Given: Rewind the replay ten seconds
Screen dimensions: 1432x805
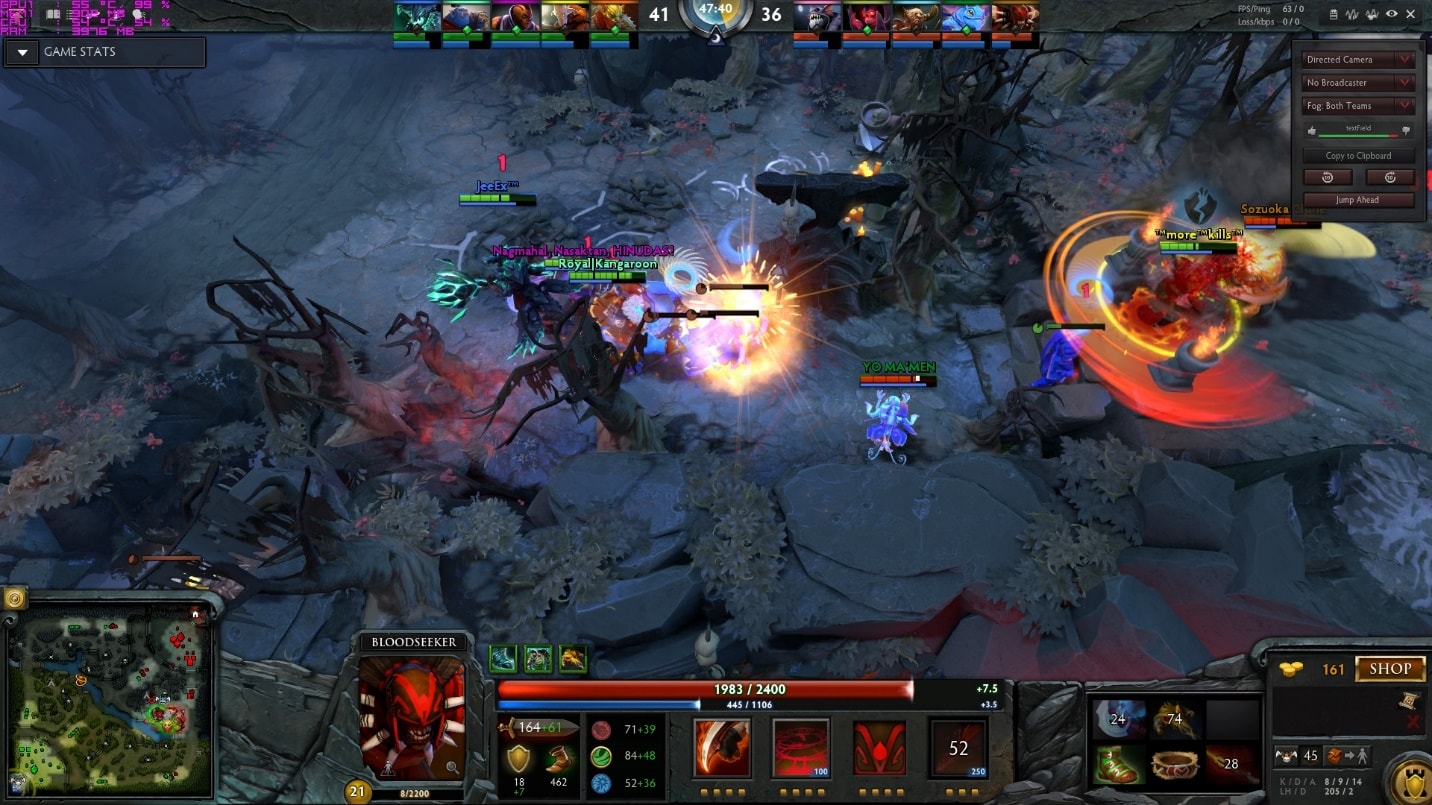Looking at the screenshot, I should coord(1328,177).
